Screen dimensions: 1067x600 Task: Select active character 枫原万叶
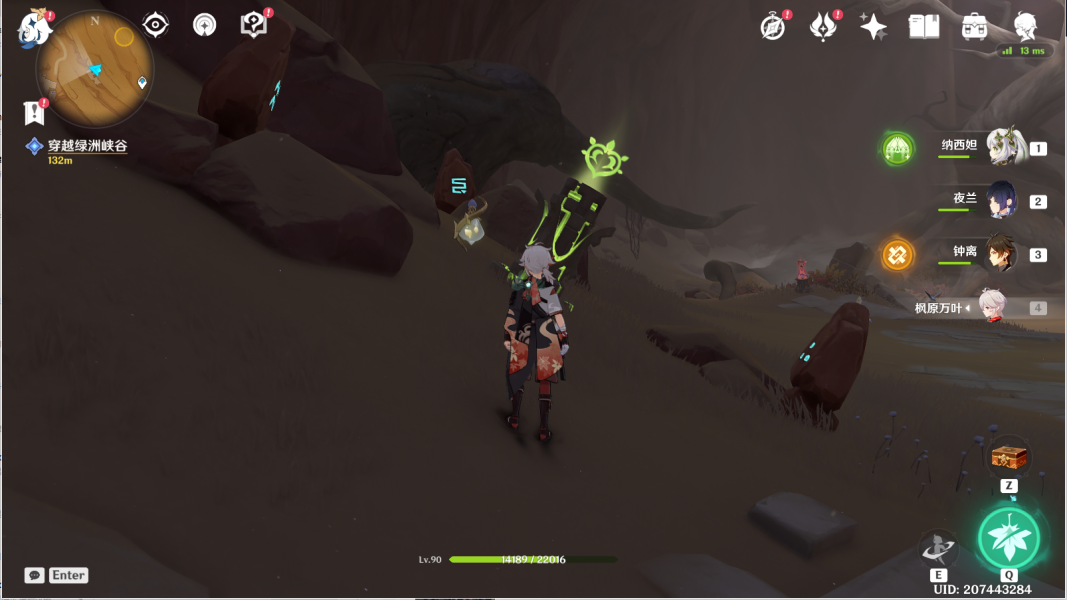click(x=990, y=308)
